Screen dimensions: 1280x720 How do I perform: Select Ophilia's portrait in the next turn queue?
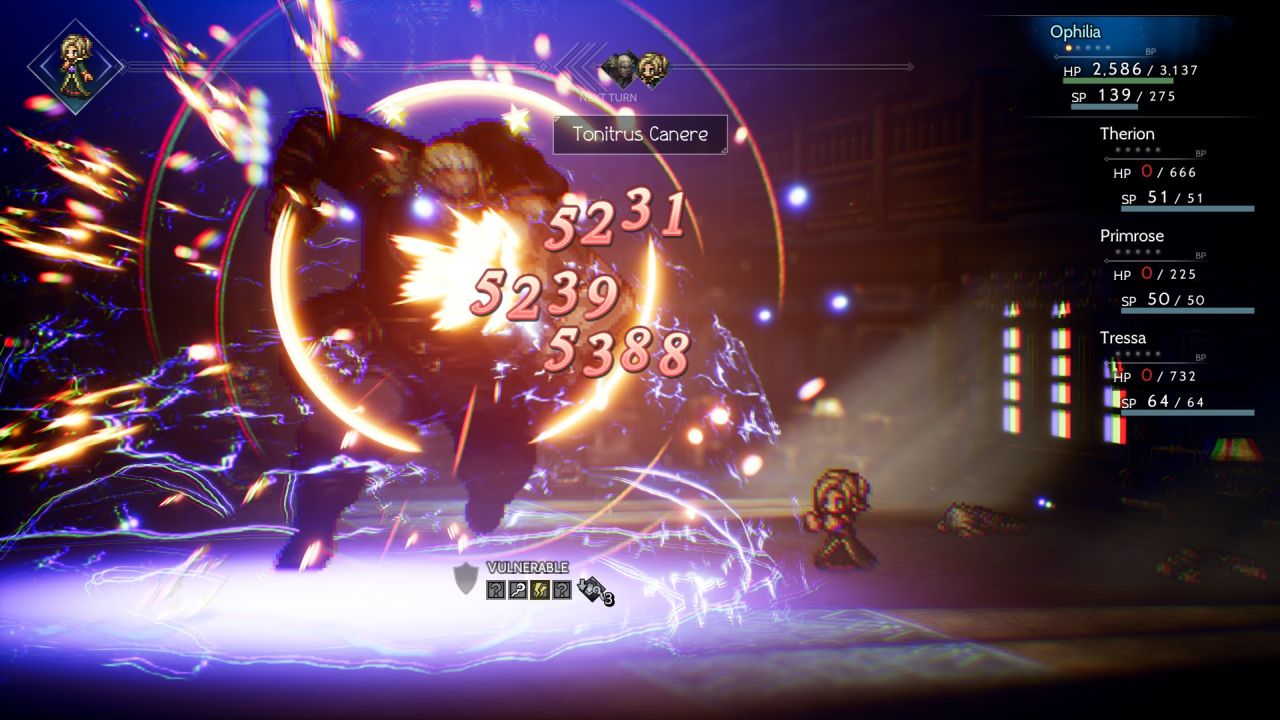click(x=653, y=68)
